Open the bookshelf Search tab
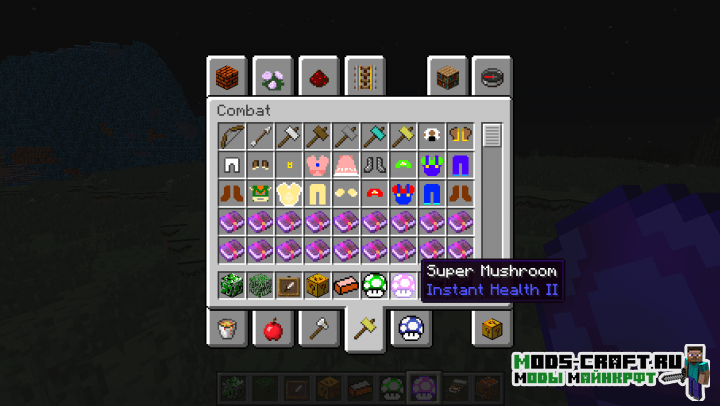Viewport: 720px width, 406px height. 448,76
